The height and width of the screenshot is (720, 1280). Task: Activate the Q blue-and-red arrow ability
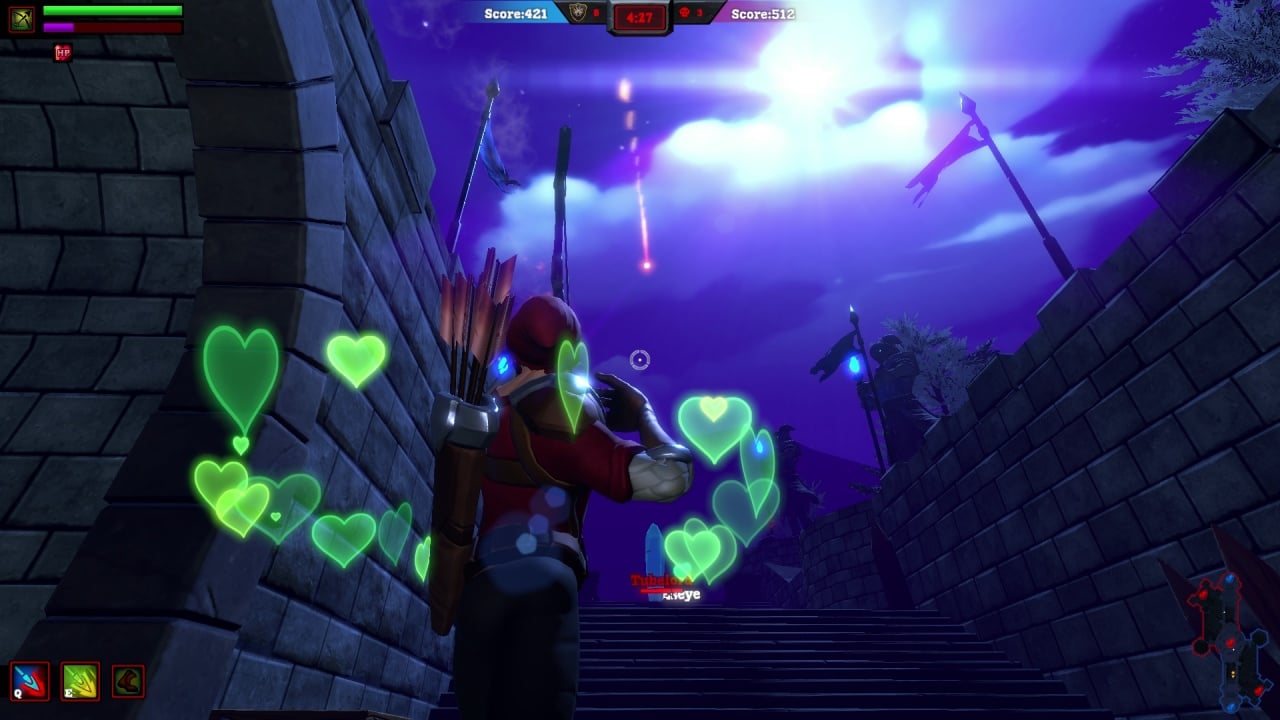coord(29,681)
